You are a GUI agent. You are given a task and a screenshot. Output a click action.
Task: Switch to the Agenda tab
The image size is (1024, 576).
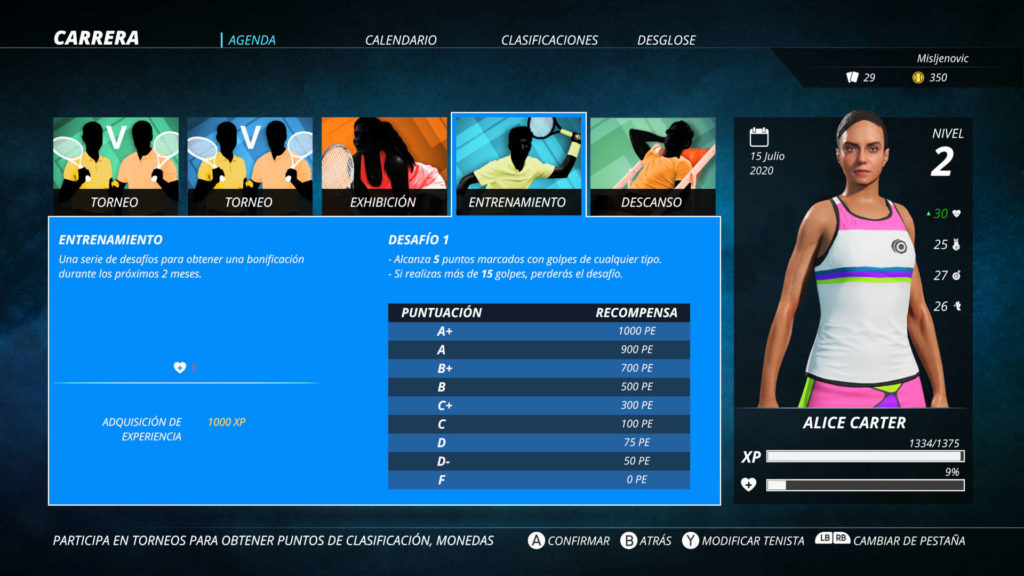tap(252, 40)
